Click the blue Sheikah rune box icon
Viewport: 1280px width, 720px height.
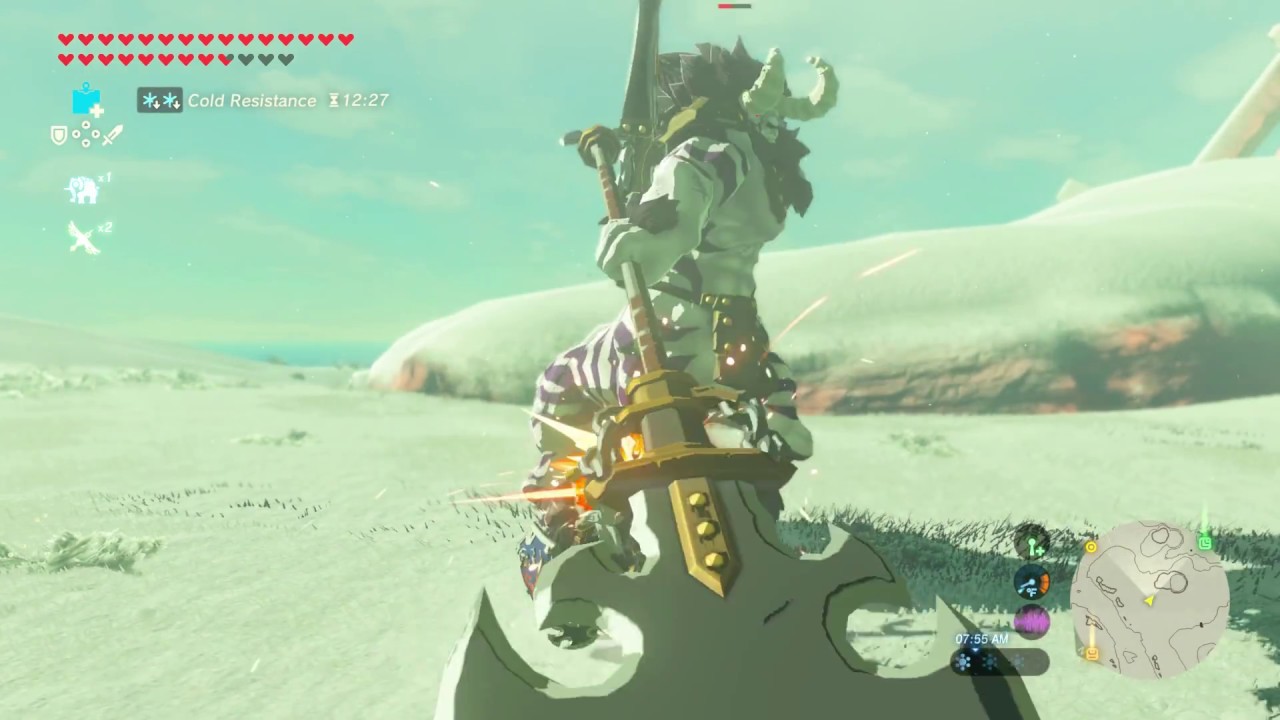(86, 101)
